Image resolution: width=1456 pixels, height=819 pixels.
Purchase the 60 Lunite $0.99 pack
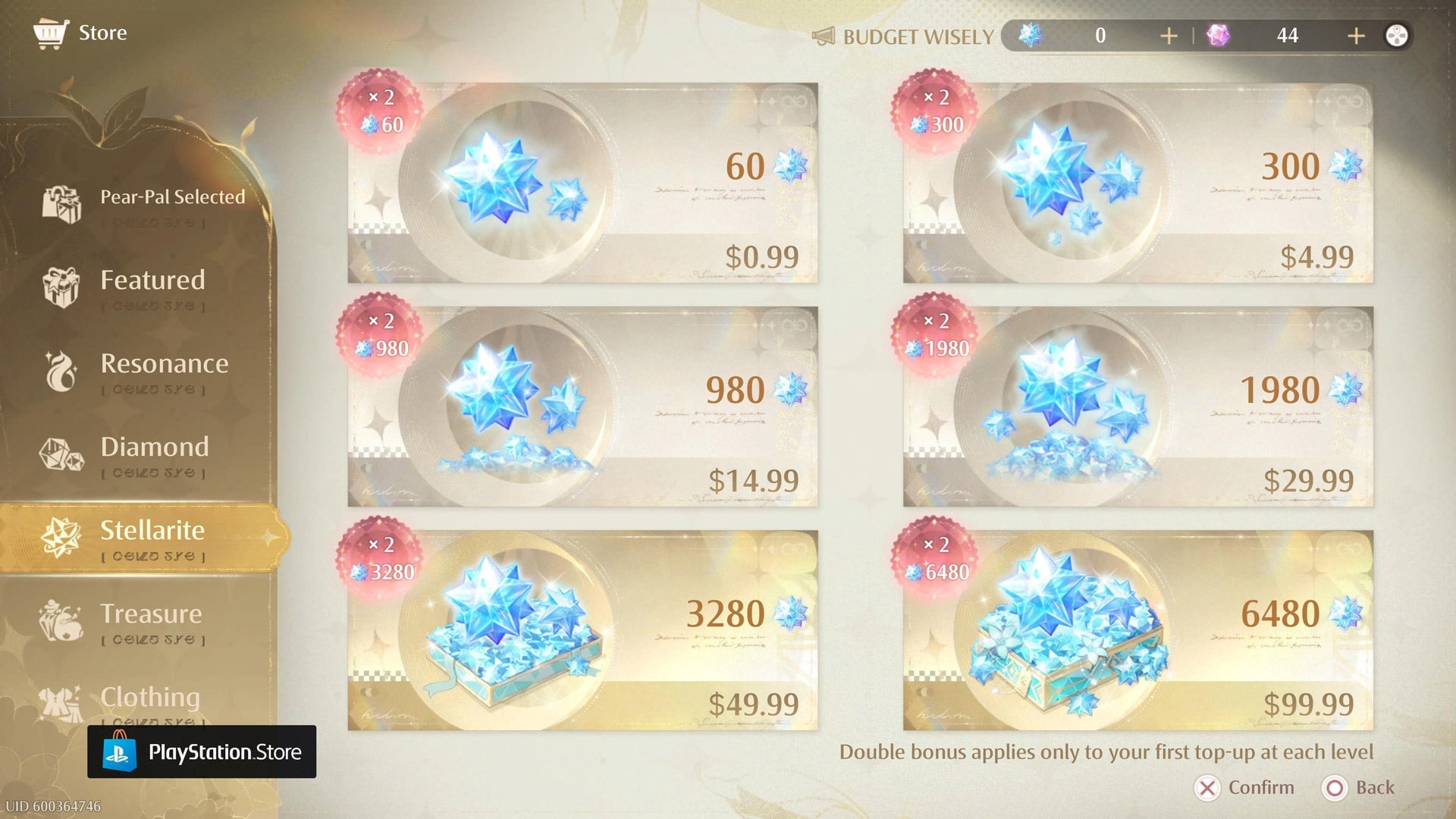click(x=584, y=182)
